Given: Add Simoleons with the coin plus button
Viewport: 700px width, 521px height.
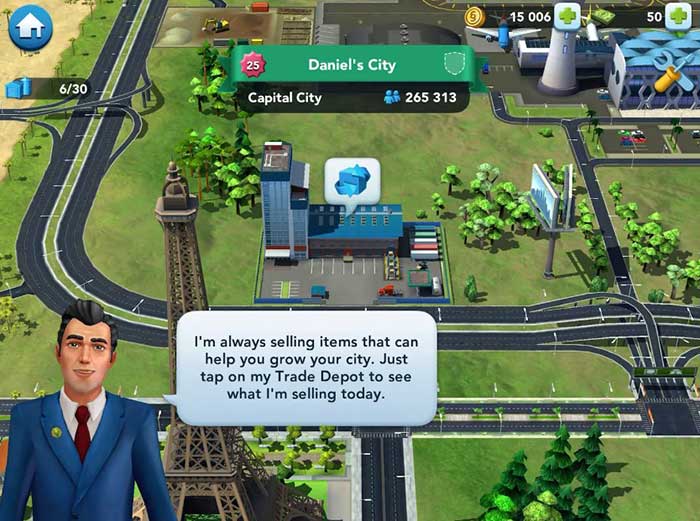Looking at the screenshot, I should click(x=567, y=17).
